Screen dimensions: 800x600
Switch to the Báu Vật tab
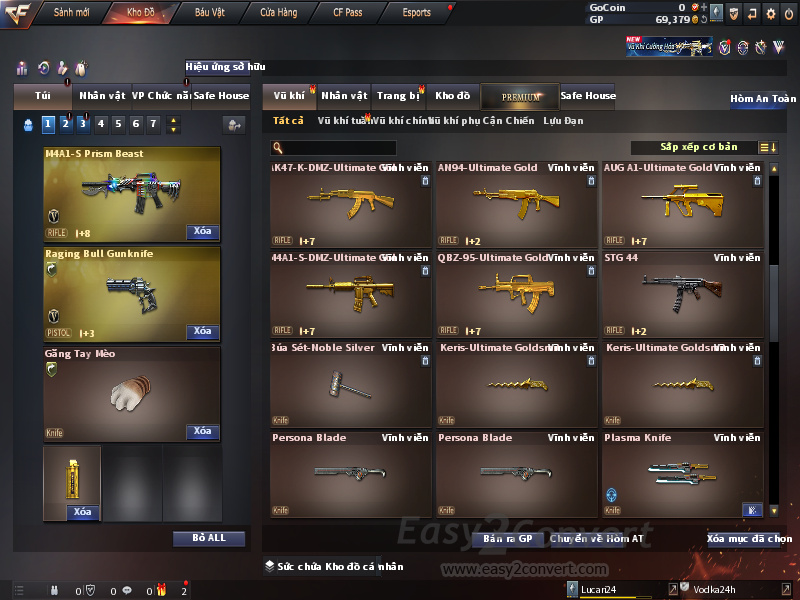[209, 13]
